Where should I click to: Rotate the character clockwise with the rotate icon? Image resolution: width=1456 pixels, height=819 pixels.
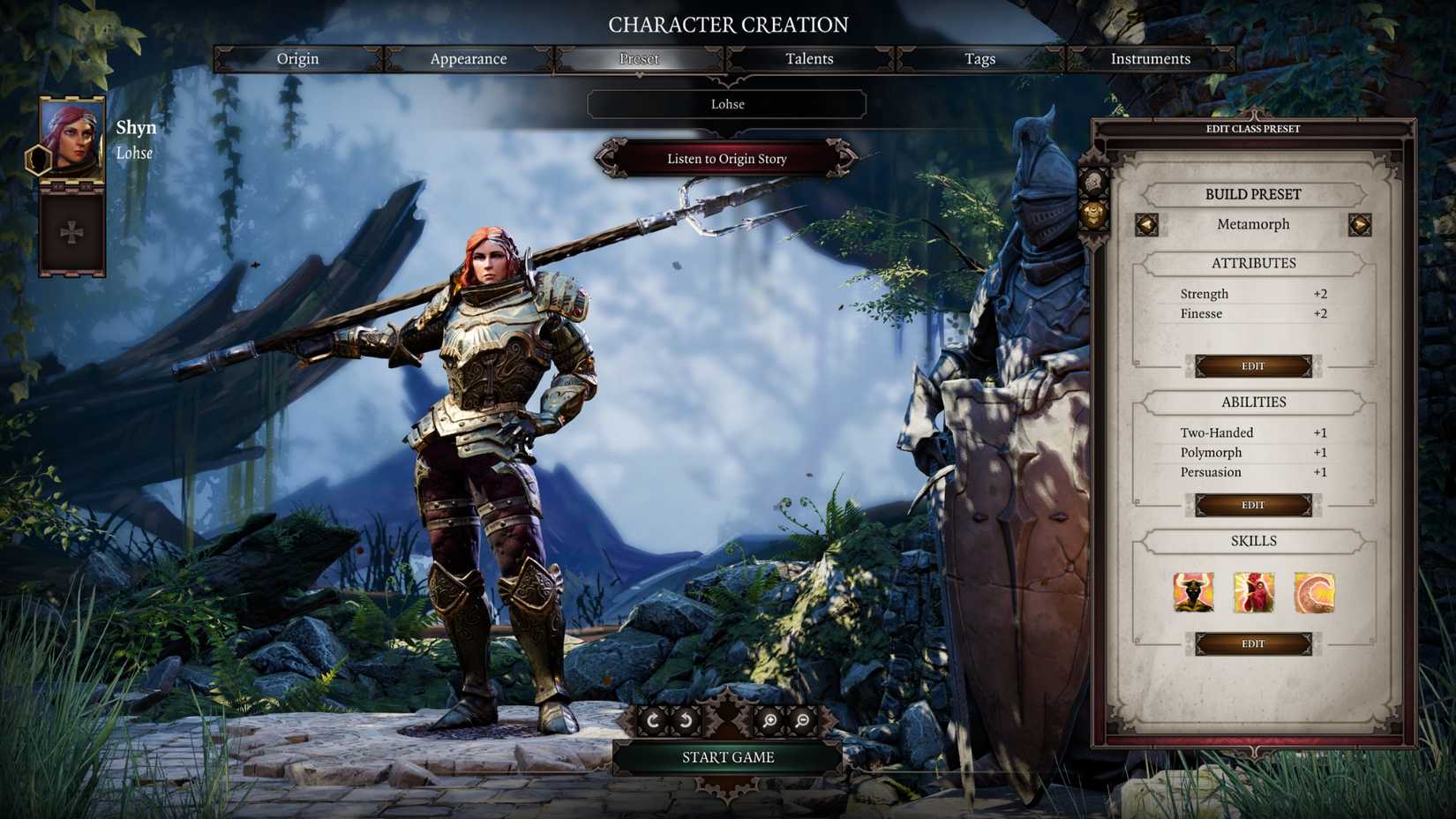pos(653,720)
